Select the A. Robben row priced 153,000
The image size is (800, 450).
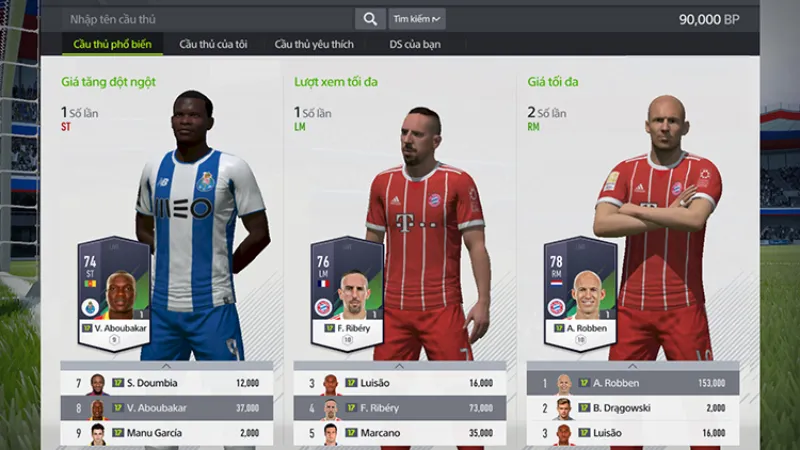[x=632, y=382]
